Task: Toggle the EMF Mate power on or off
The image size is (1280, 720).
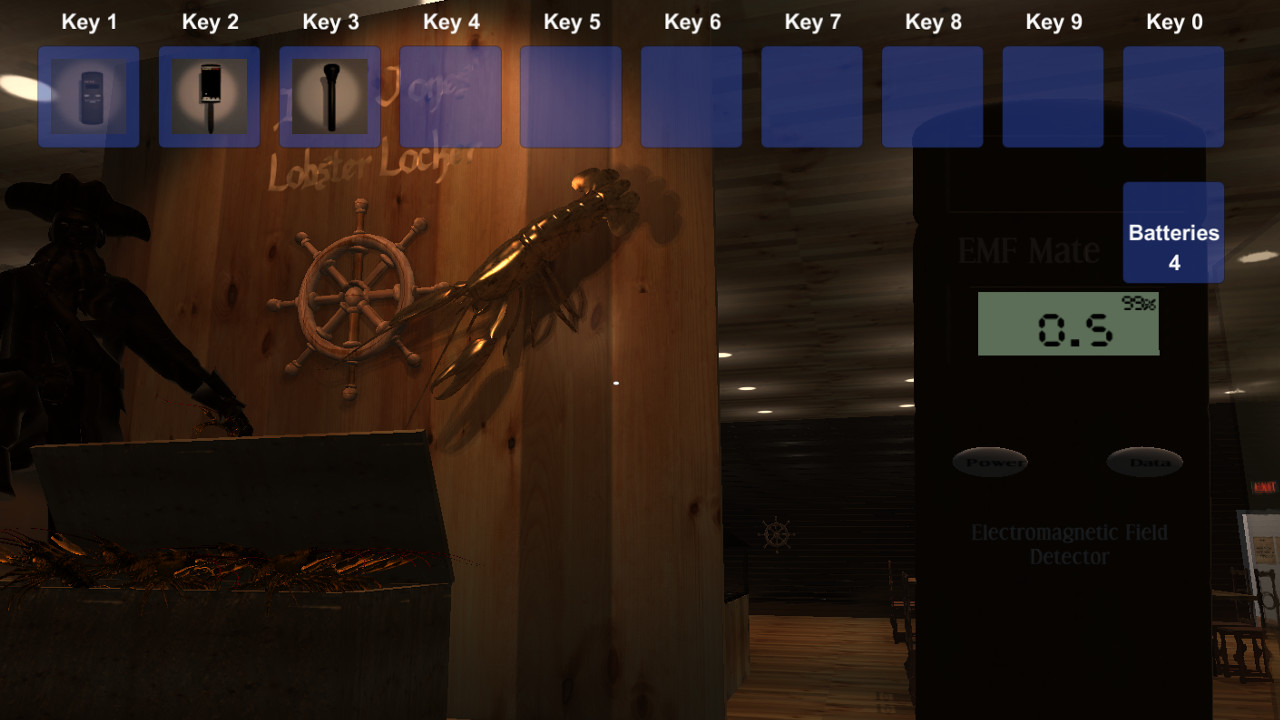Action: (990, 462)
